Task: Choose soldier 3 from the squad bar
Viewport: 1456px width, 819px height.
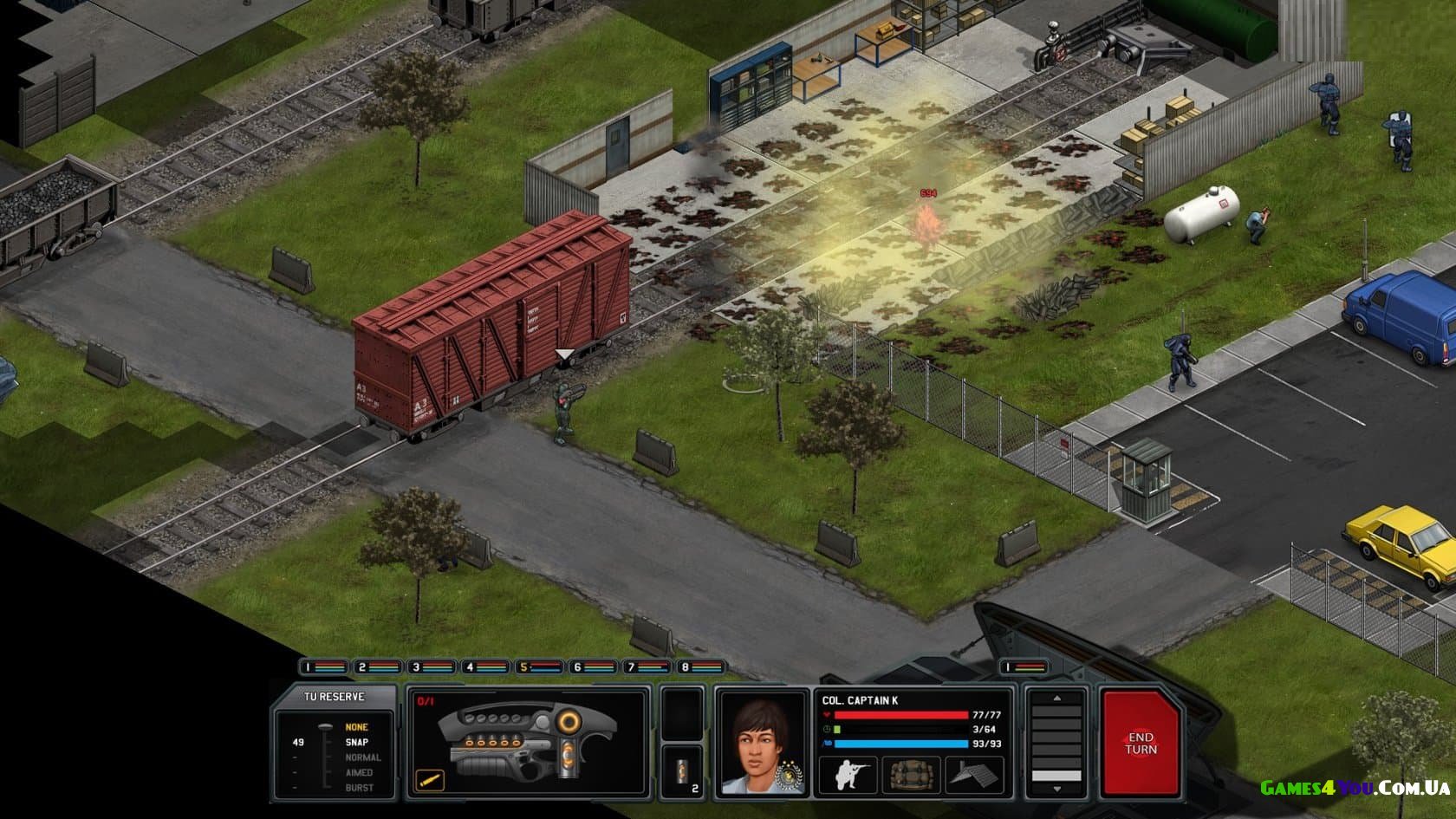Action: point(432,667)
